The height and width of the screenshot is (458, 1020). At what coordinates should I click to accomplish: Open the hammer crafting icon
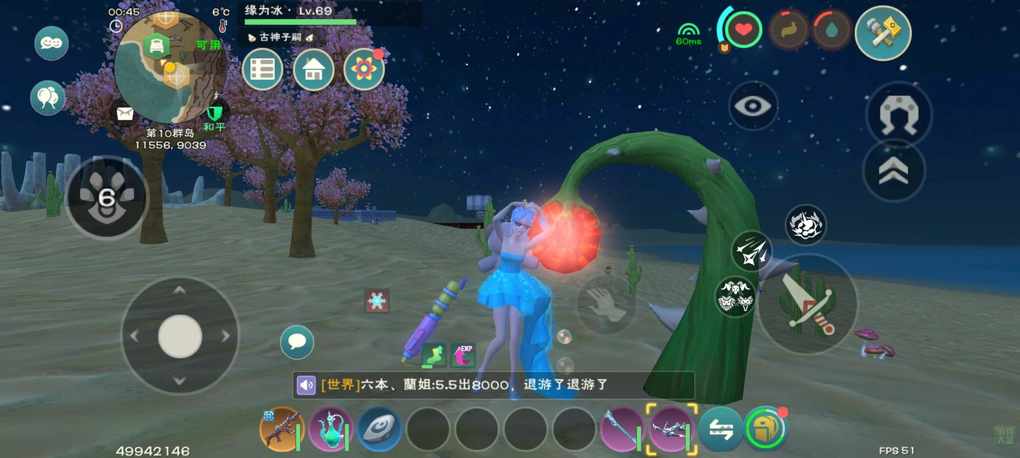click(x=883, y=34)
